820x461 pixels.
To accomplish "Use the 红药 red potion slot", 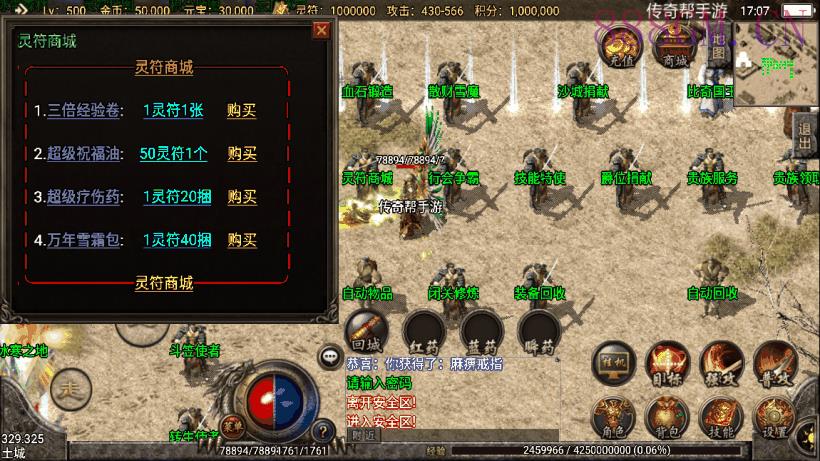I will pos(423,332).
